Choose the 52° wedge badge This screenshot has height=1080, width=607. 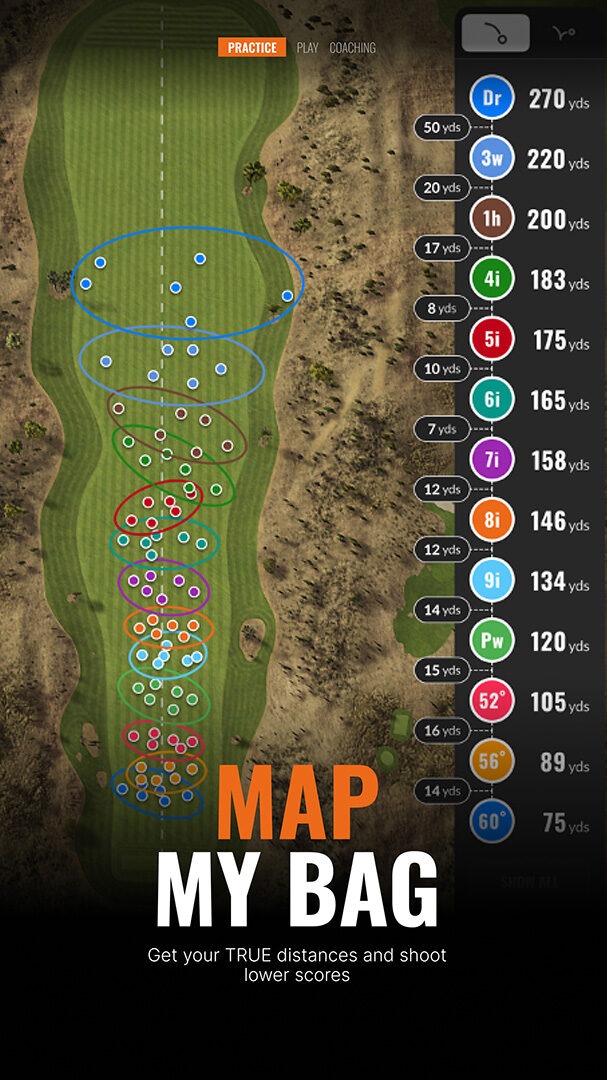coord(492,702)
